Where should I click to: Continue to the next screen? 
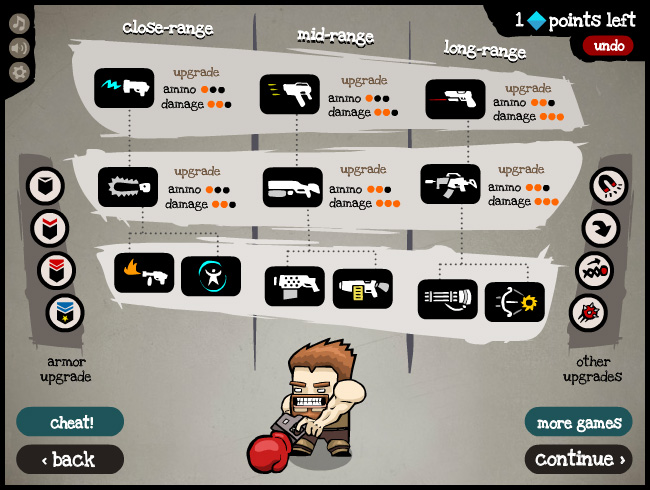coord(579,459)
